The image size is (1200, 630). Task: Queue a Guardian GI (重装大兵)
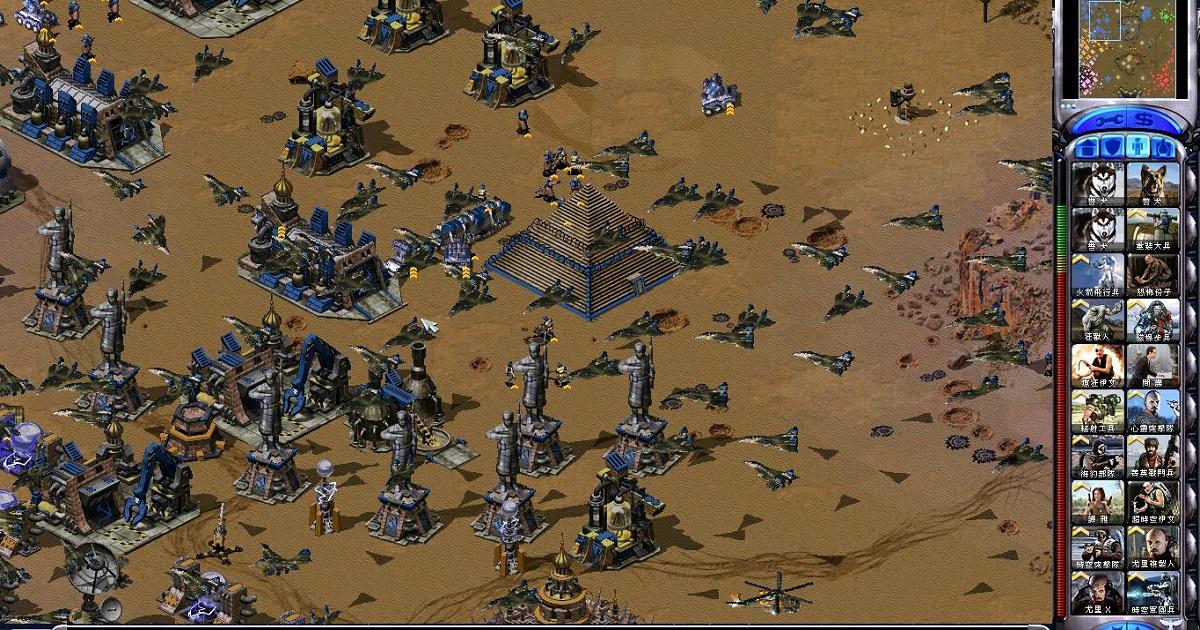pos(1152,229)
